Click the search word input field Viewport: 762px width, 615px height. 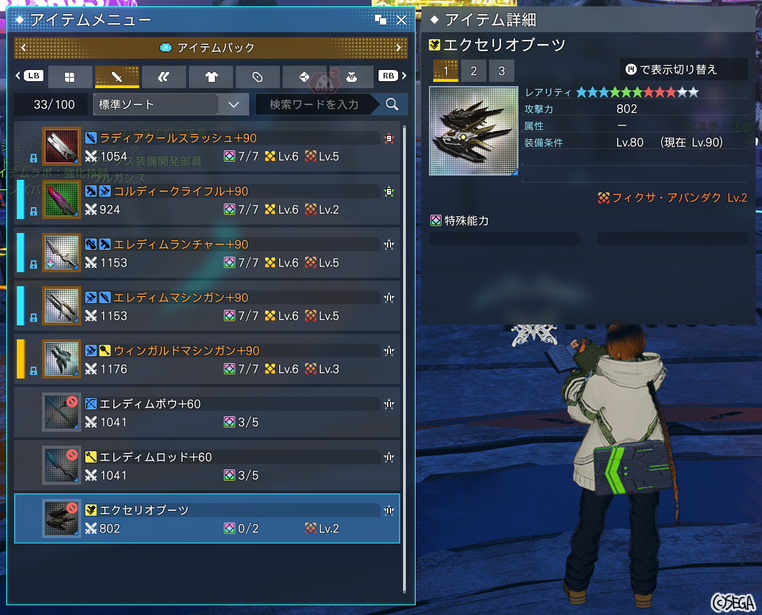point(316,104)
